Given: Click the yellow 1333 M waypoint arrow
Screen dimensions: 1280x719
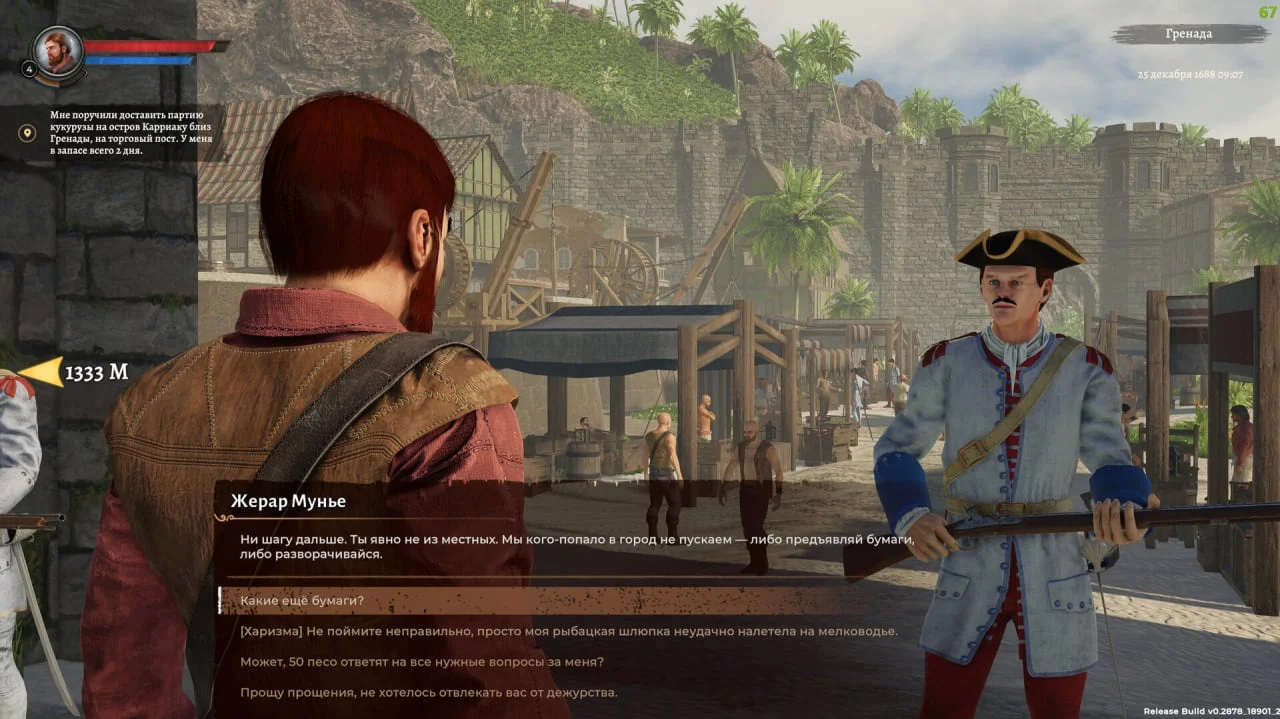Looking at the screenshot, I should click(x=41, y=373).
